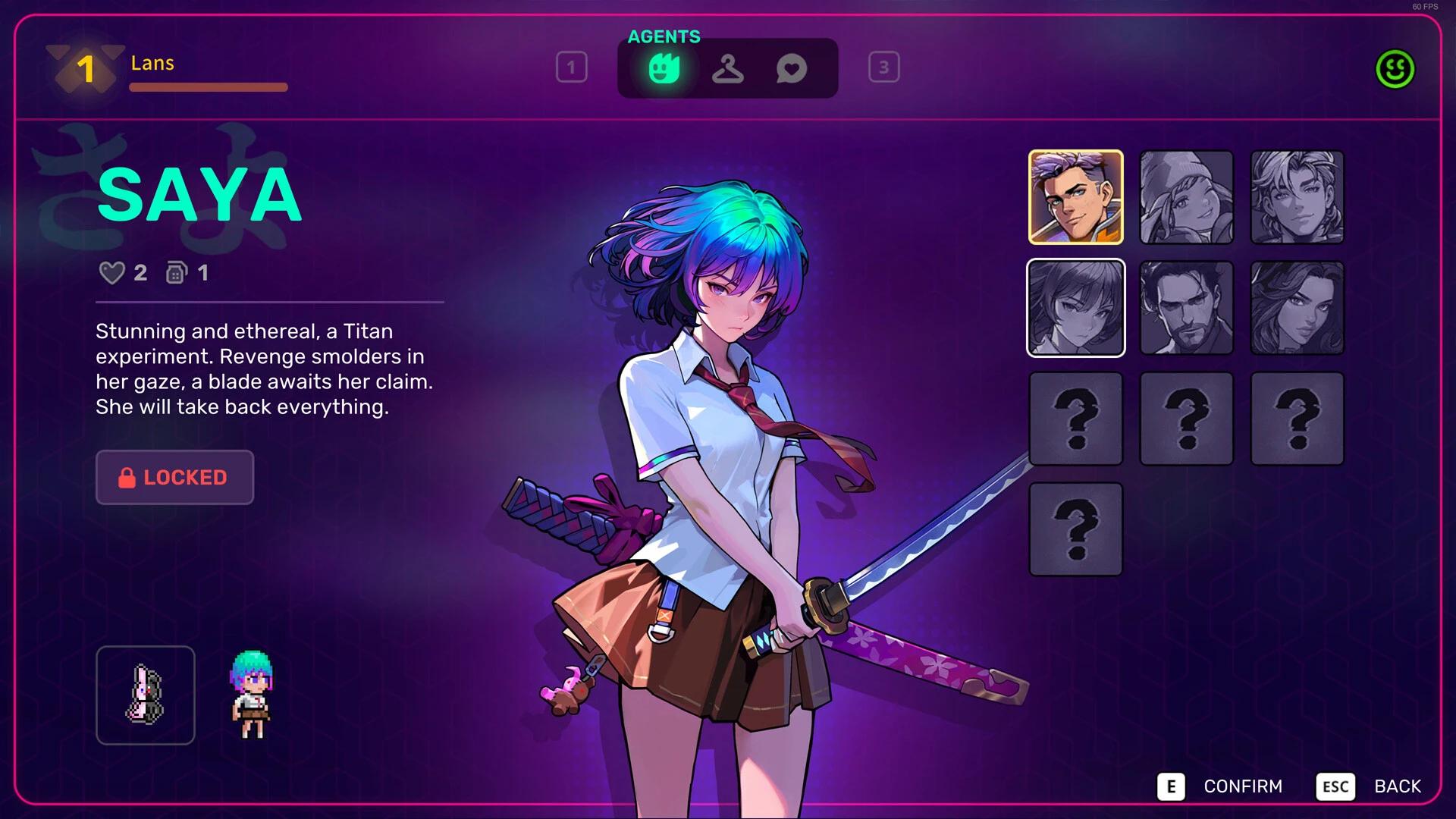
Task: Open the wardrobe hanger tab icon
Action: click(727, 67)
